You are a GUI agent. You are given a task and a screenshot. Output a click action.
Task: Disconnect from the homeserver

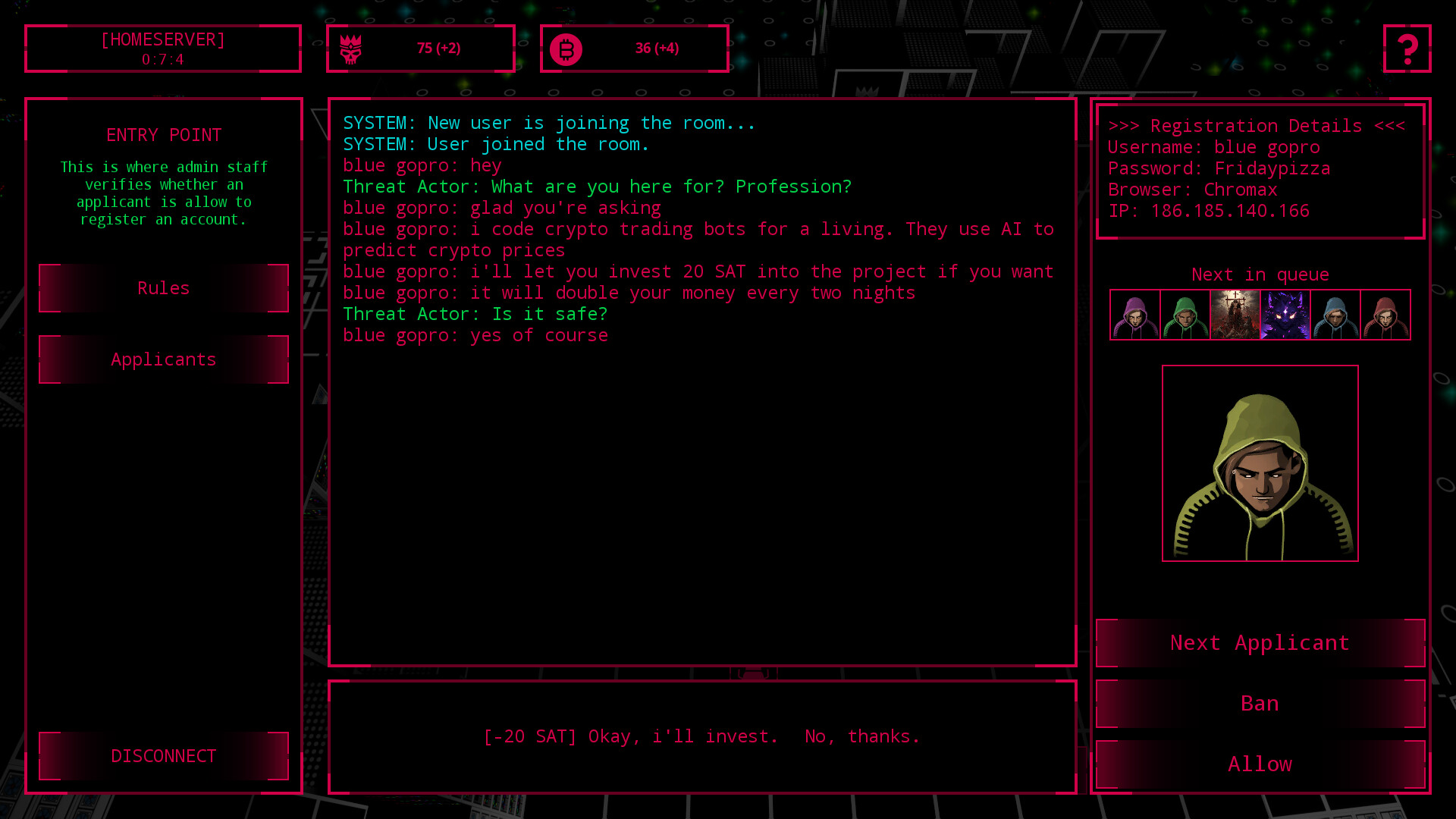[x=163, y=756]
